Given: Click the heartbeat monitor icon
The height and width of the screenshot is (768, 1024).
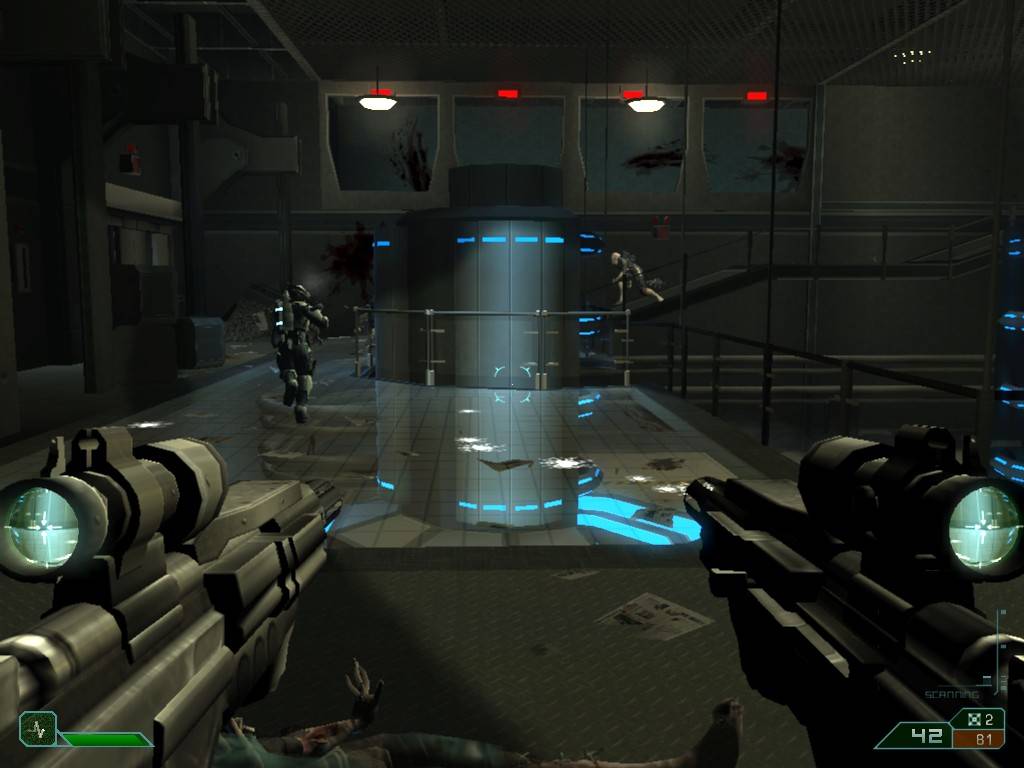Looking at the screenshot, I should (x=38, y=727).
